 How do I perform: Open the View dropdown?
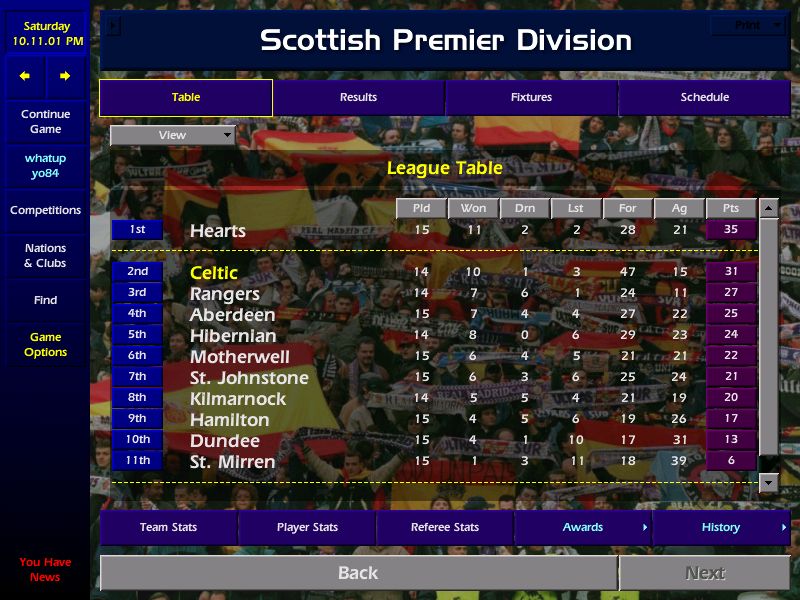173,135
